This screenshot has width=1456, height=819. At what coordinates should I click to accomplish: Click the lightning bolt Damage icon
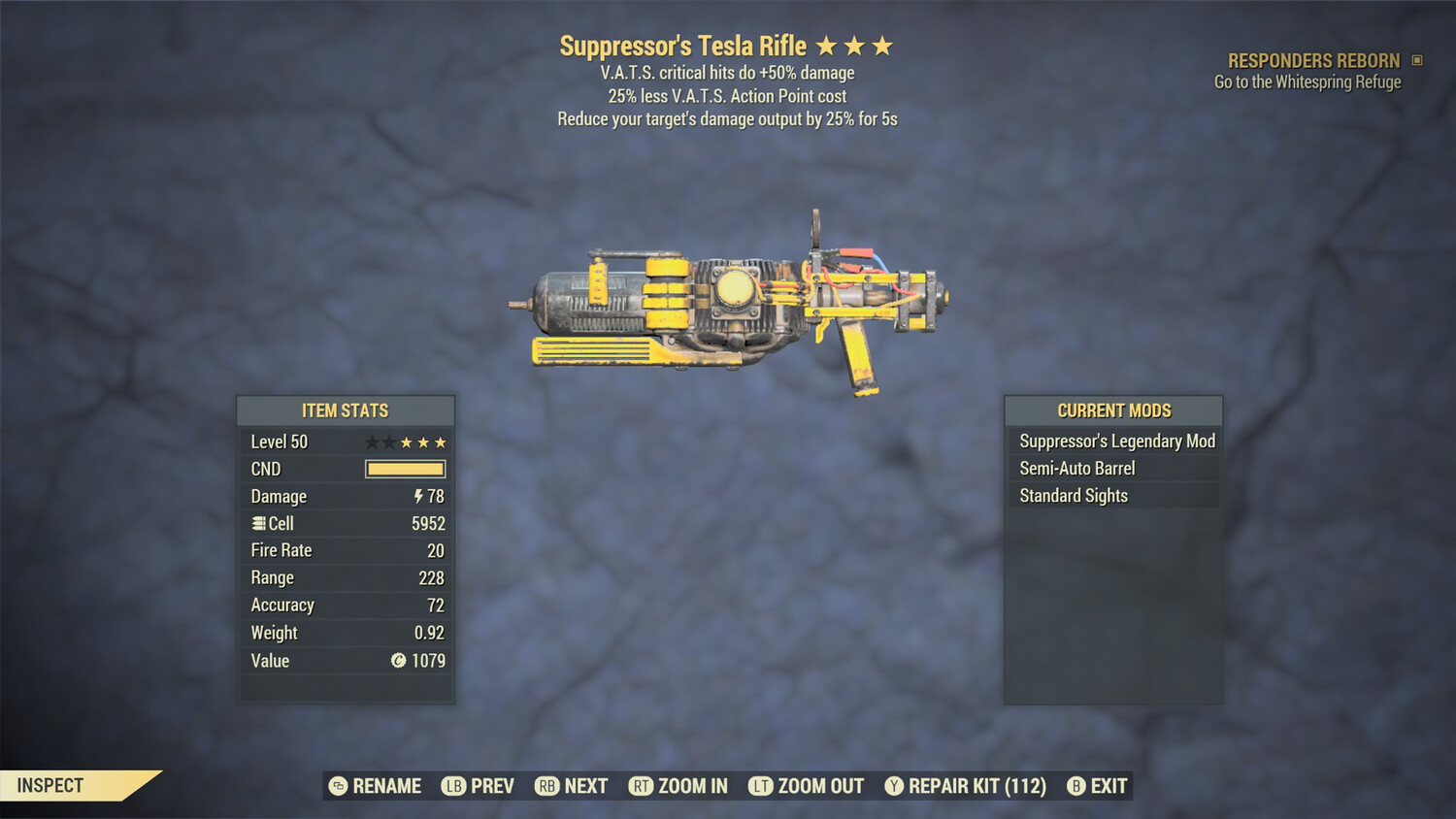[x=416, y=496]
